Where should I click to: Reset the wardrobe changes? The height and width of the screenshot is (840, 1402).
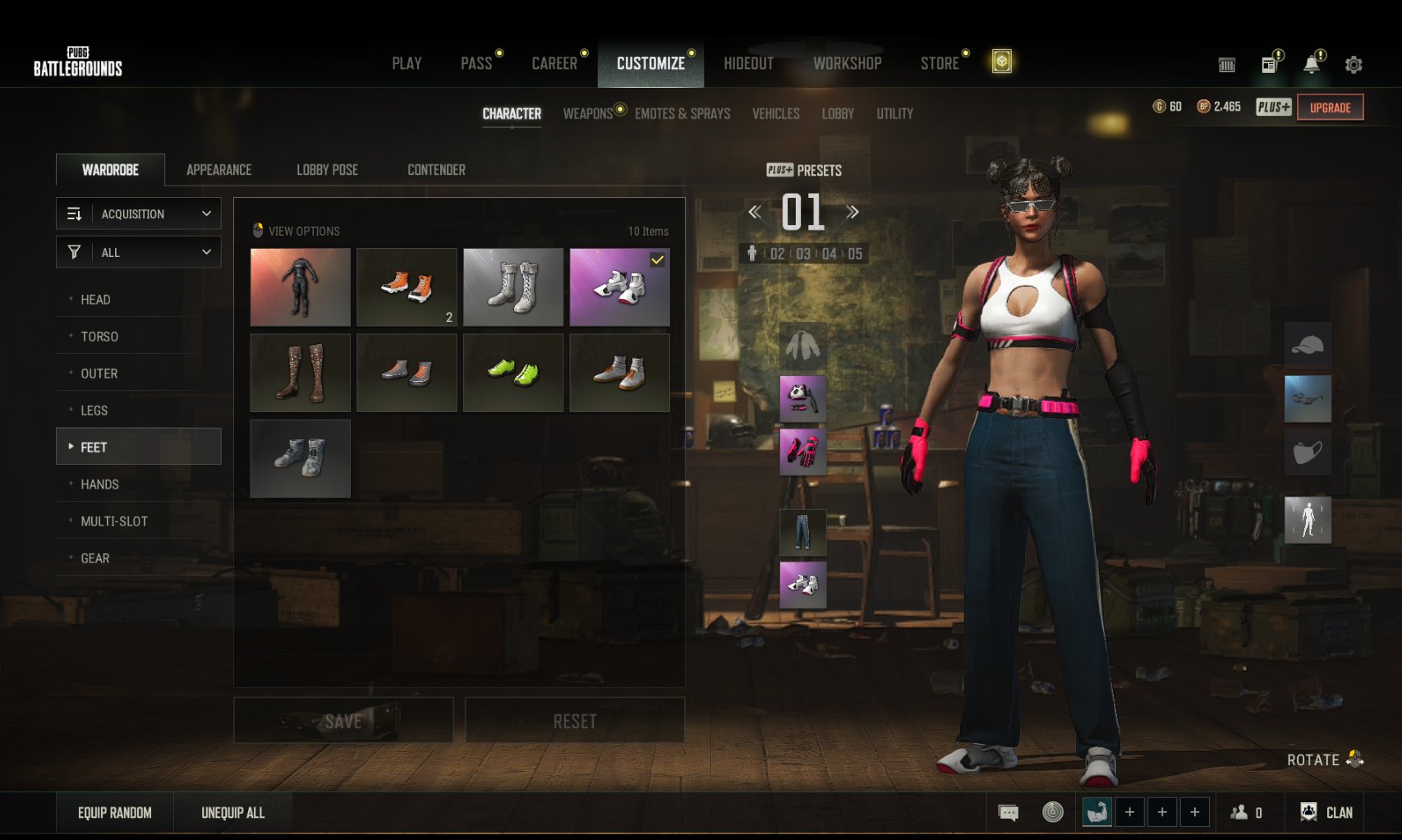575,721
